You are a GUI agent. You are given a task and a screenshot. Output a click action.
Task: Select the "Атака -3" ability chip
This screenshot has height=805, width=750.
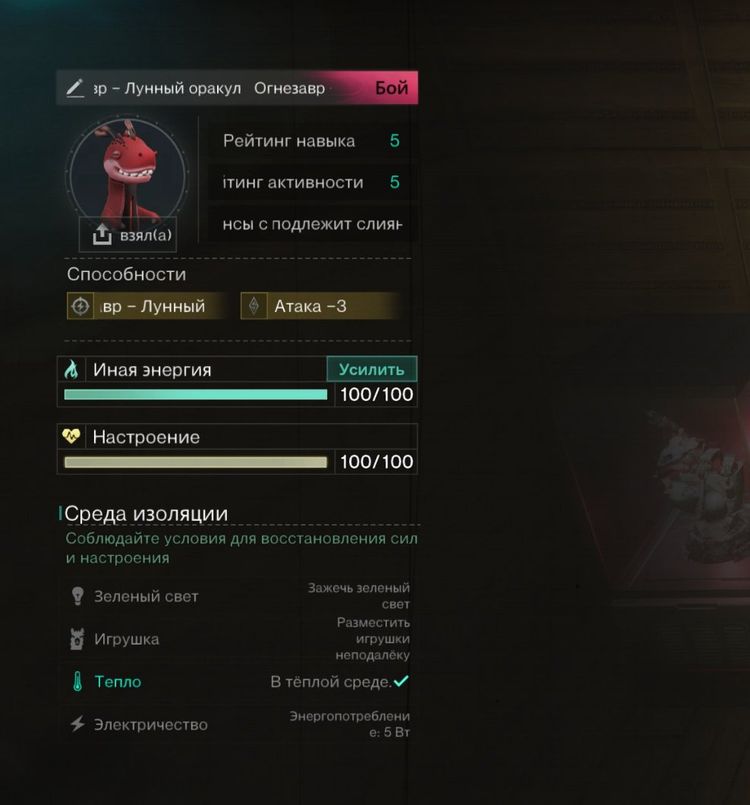pyautogui.click(x=320, y=306)
